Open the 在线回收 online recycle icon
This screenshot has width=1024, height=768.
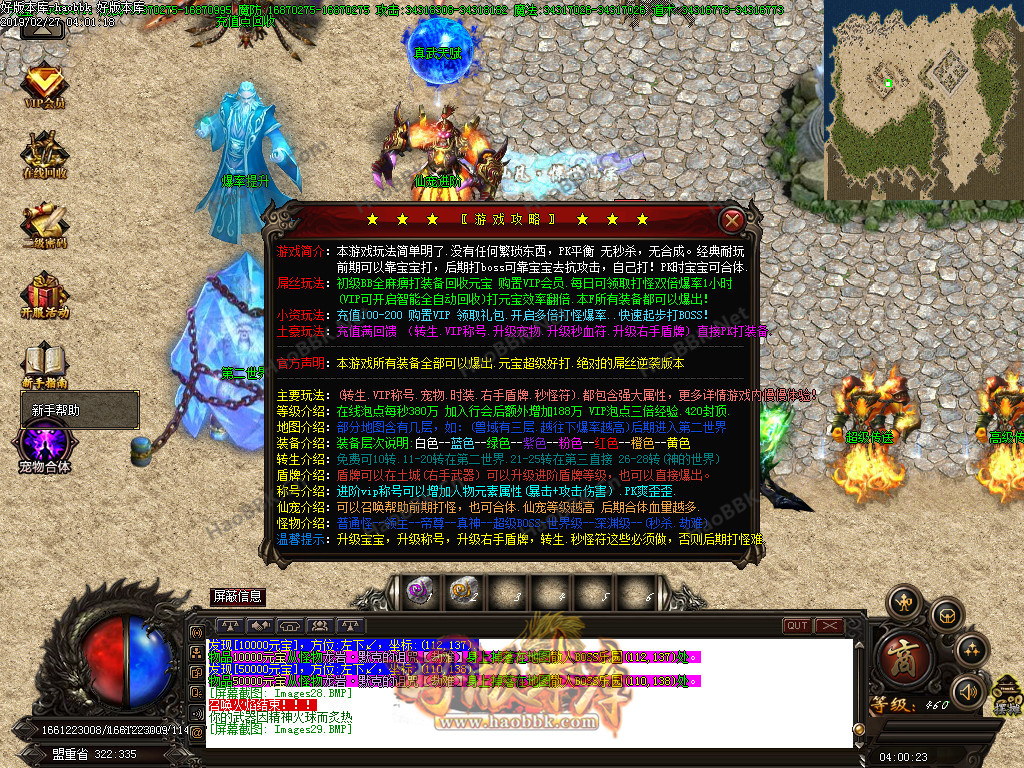pyautogui.click(x=45, y=155)
